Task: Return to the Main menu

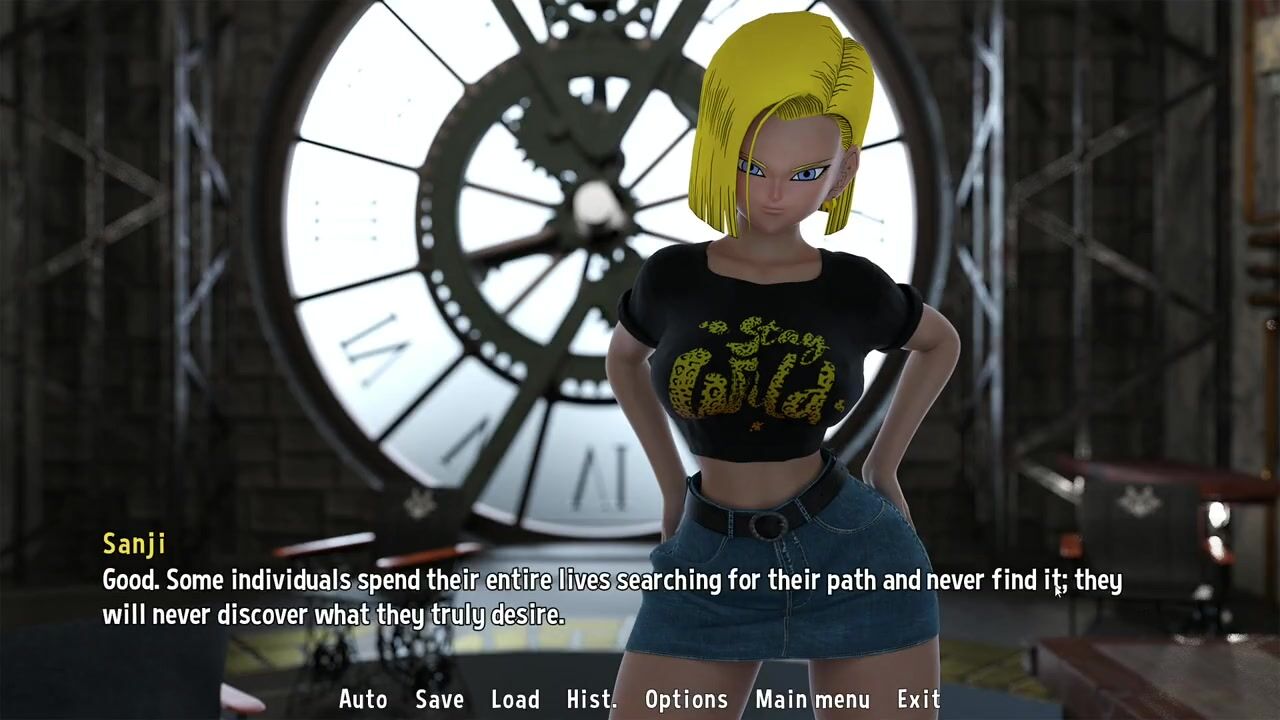Action: tap(812, 699)
